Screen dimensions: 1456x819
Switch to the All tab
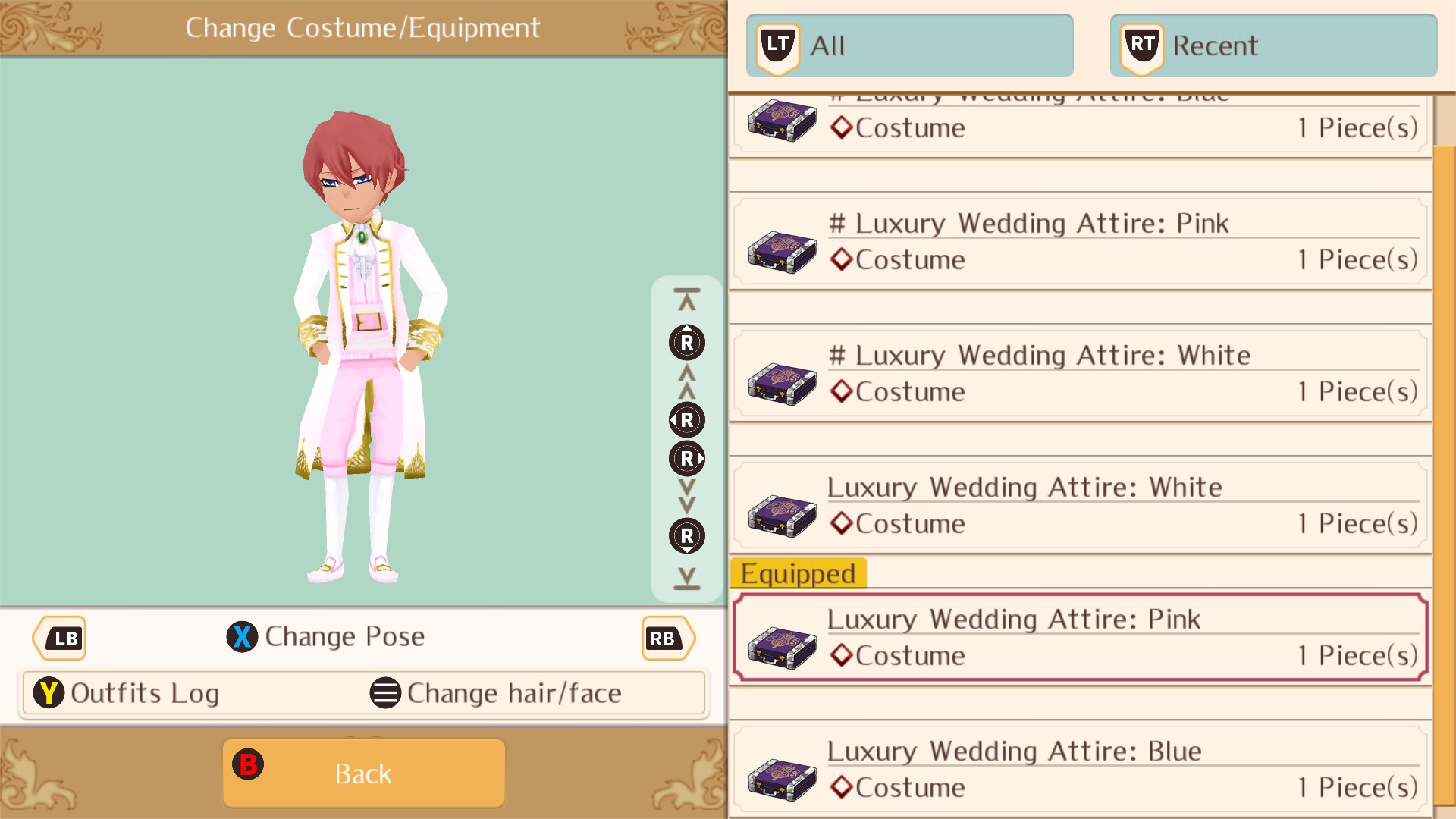pyautogui.click(x=909, y=44)
